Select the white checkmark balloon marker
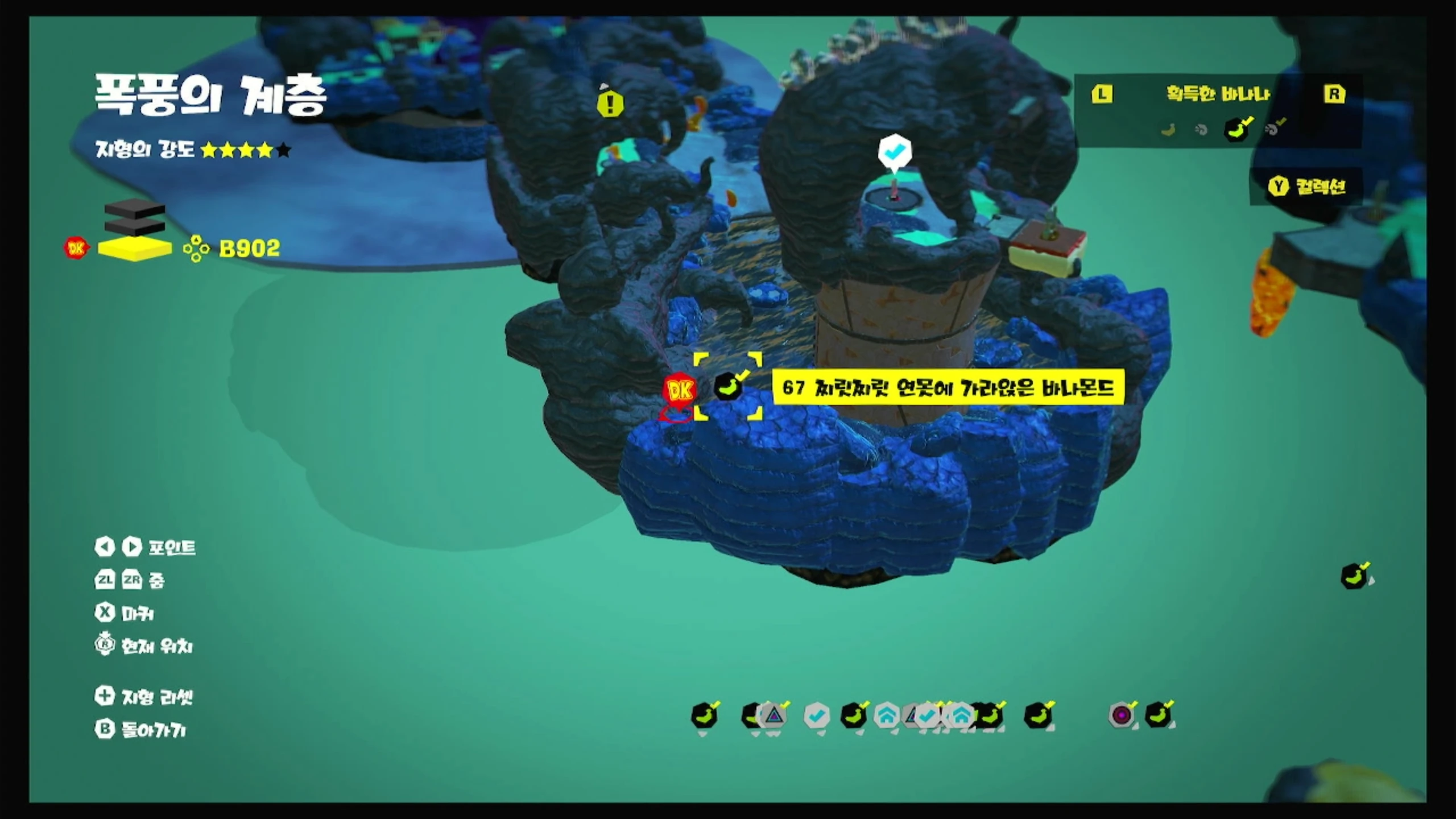Screen dimensions: 1456x819 [x=895, y=152]
